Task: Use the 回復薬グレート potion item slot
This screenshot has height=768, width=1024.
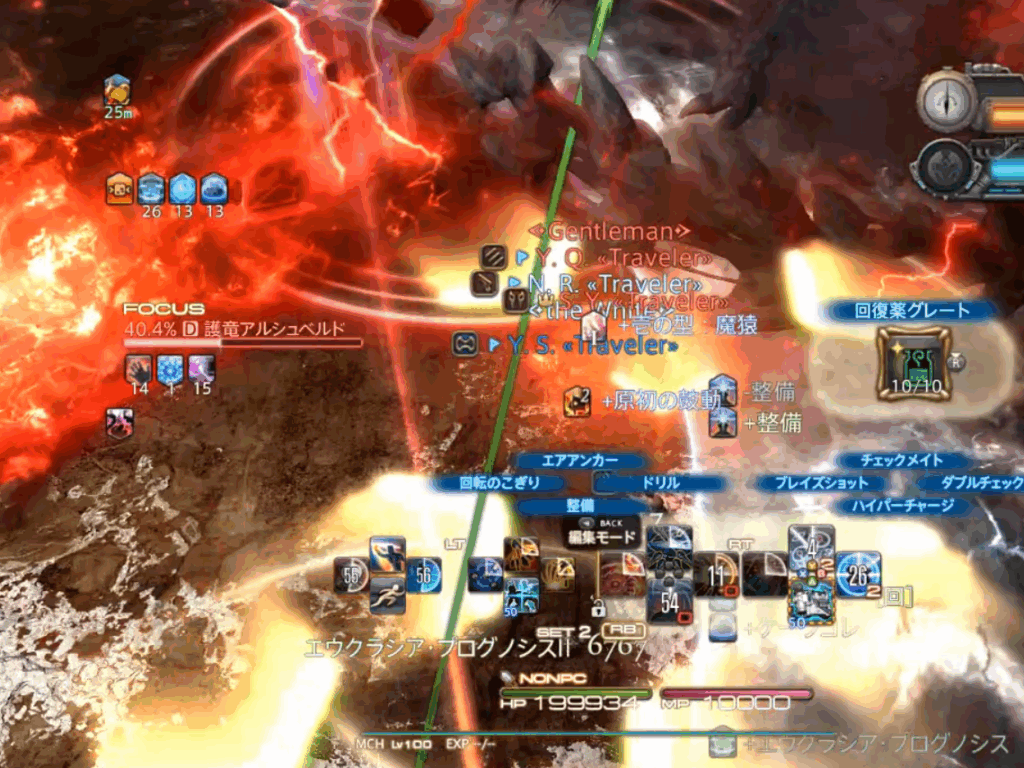Action: tap(913, 364)
